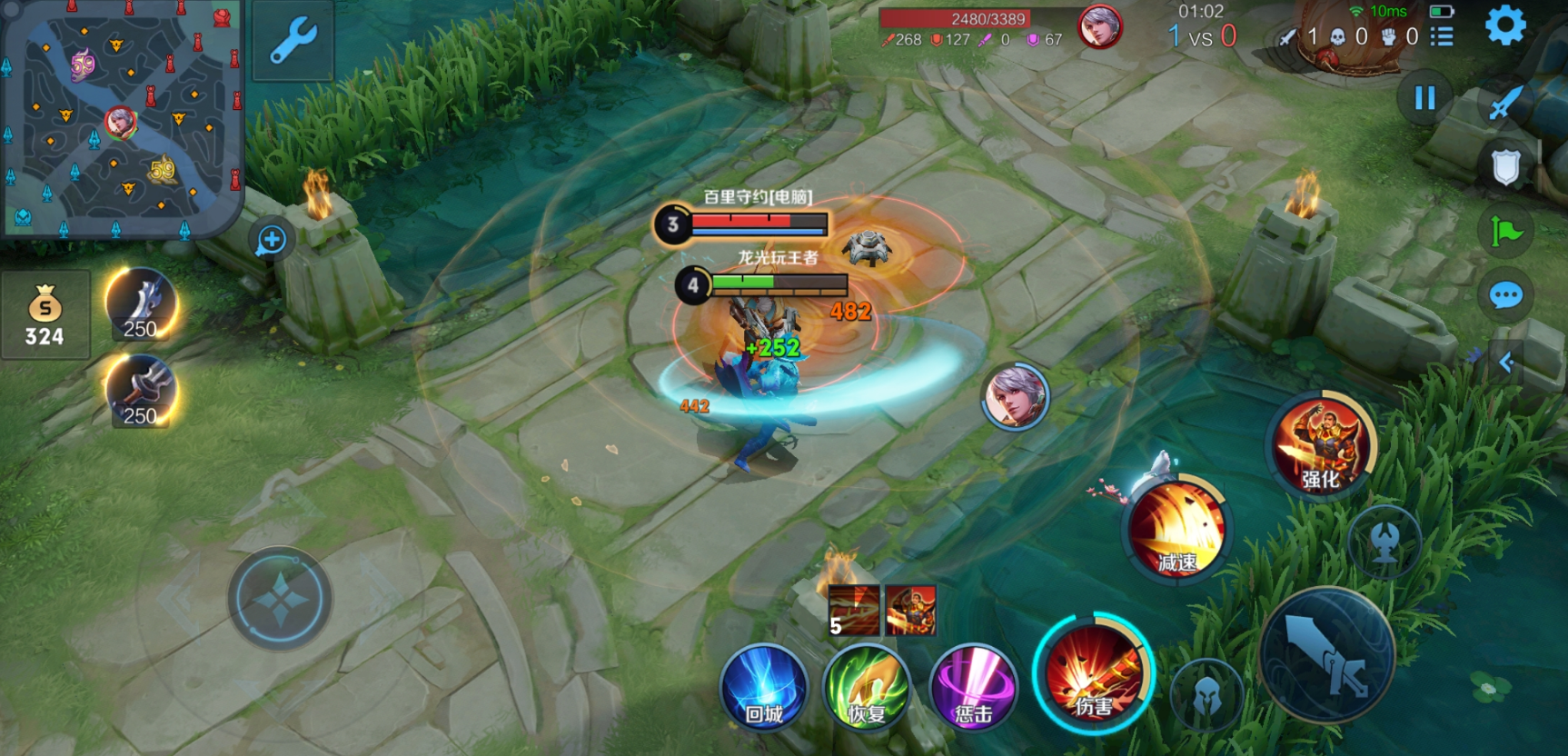This screenshot has width=1568, height=756.
Task: Send the shield defend signal
Action: (x=1505, y=167)
